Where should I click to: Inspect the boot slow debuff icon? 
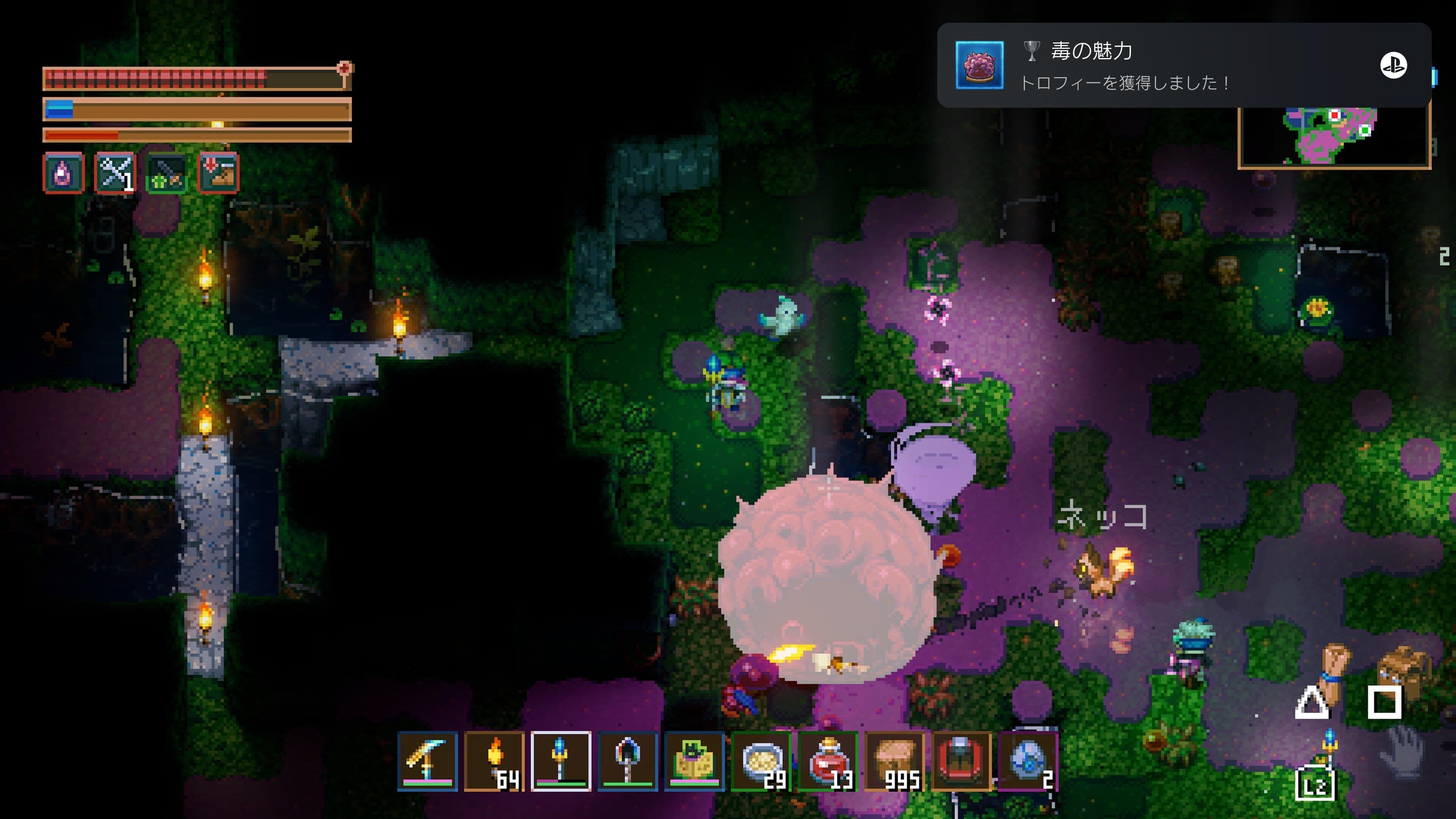click(219, 173)
